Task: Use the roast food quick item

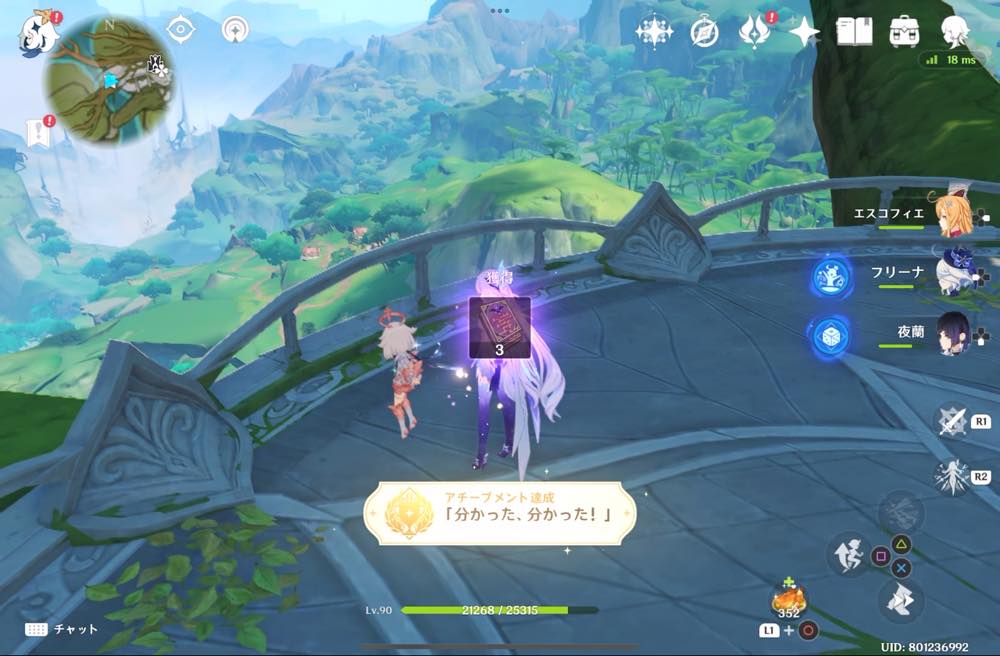Action: (788, 600)
